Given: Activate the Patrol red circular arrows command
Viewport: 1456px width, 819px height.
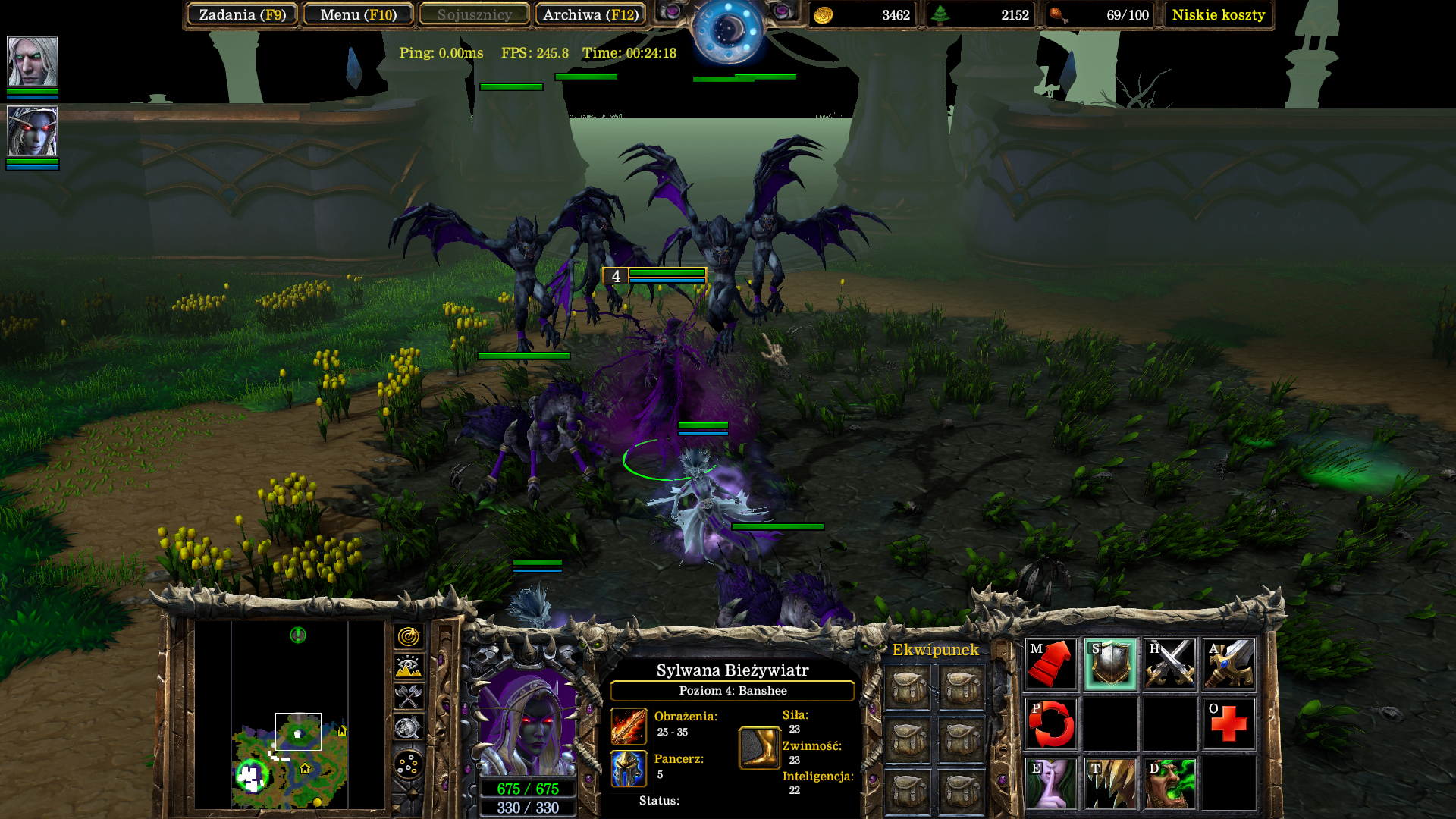Looking at the screenshot, I should coord(1051,723).
